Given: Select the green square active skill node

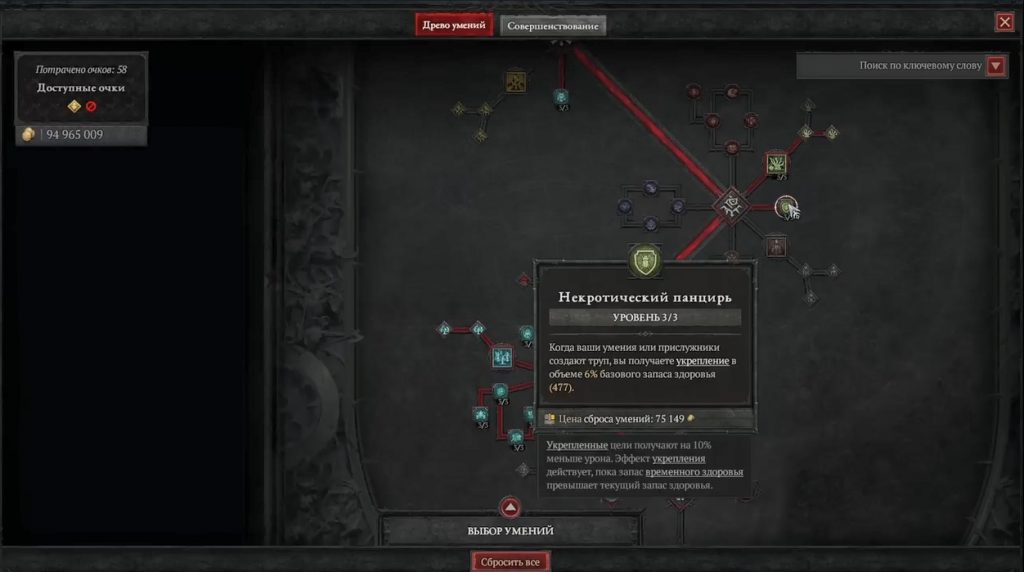Looking at the screenshot, I should 777,163.
